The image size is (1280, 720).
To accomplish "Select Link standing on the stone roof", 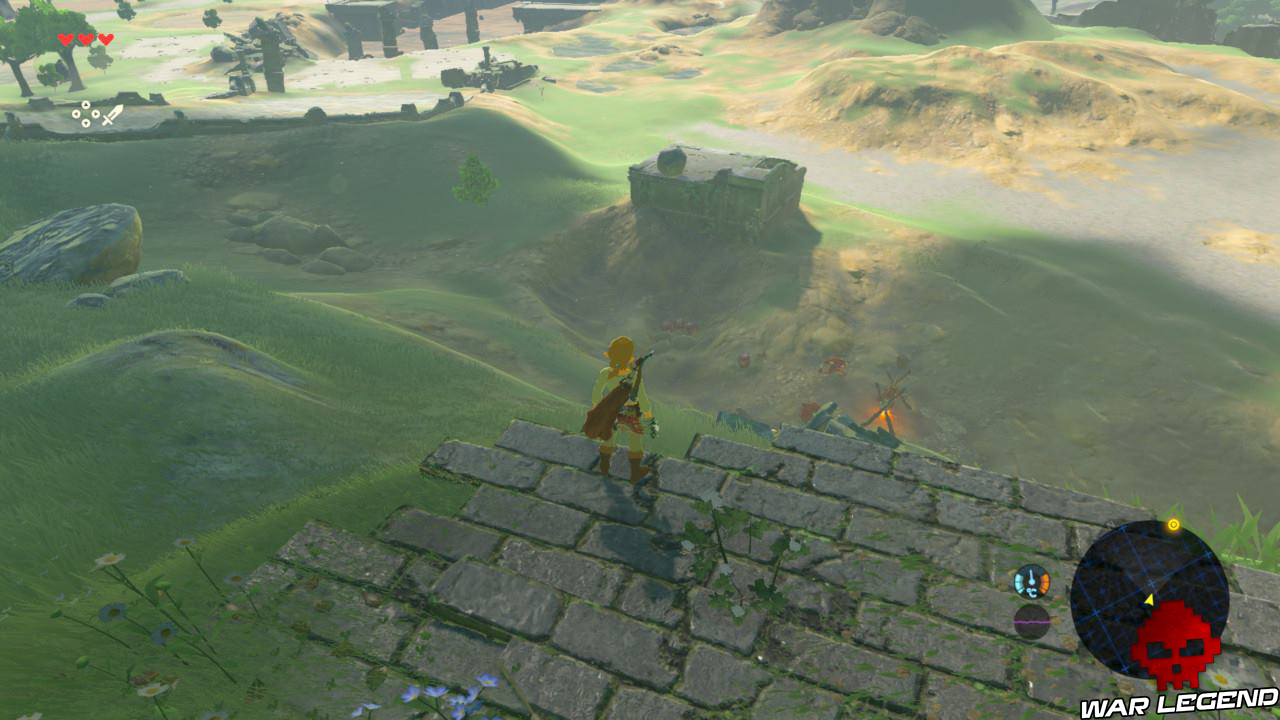I will 620,405.
